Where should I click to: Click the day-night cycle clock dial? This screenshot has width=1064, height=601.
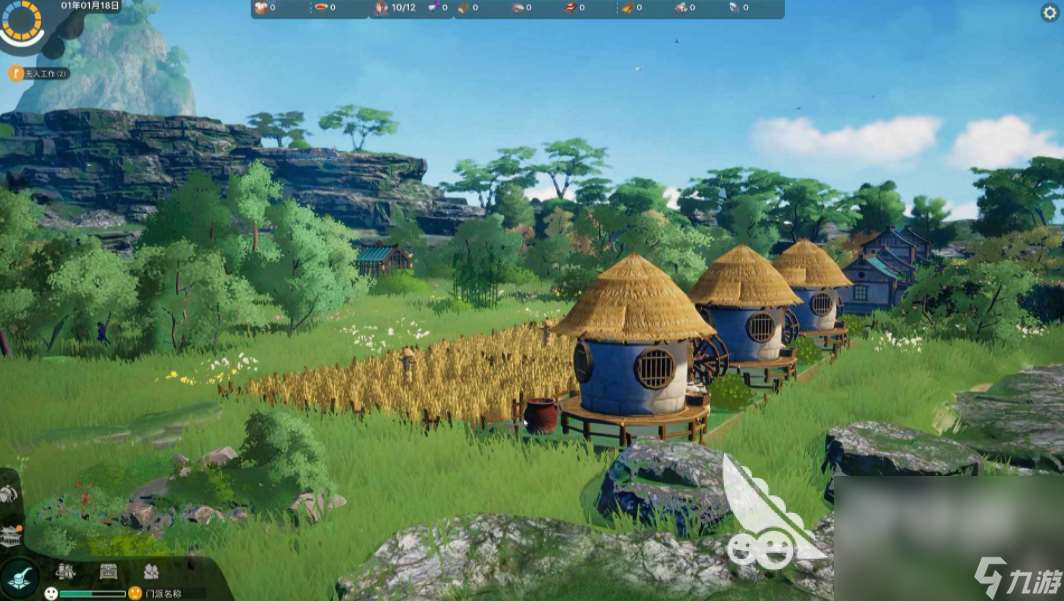pyautogui.click(x=20, y=20)
